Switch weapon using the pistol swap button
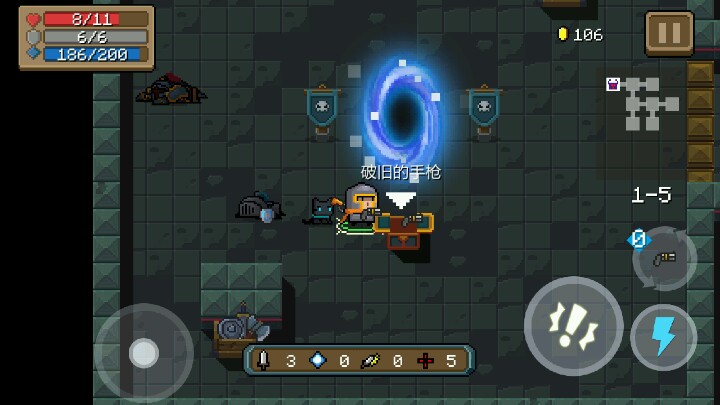The width and height of the screenshot is (720, 405). (x=664, y=258)
